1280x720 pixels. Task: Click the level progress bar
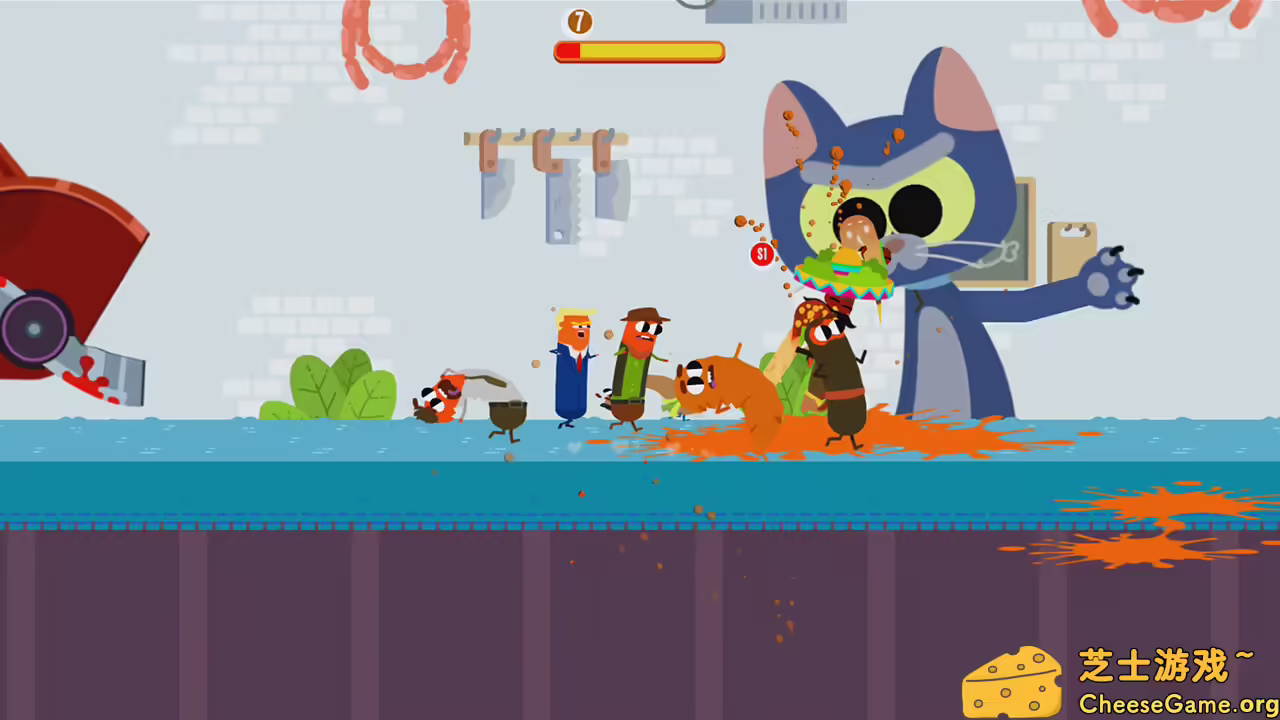639,51
